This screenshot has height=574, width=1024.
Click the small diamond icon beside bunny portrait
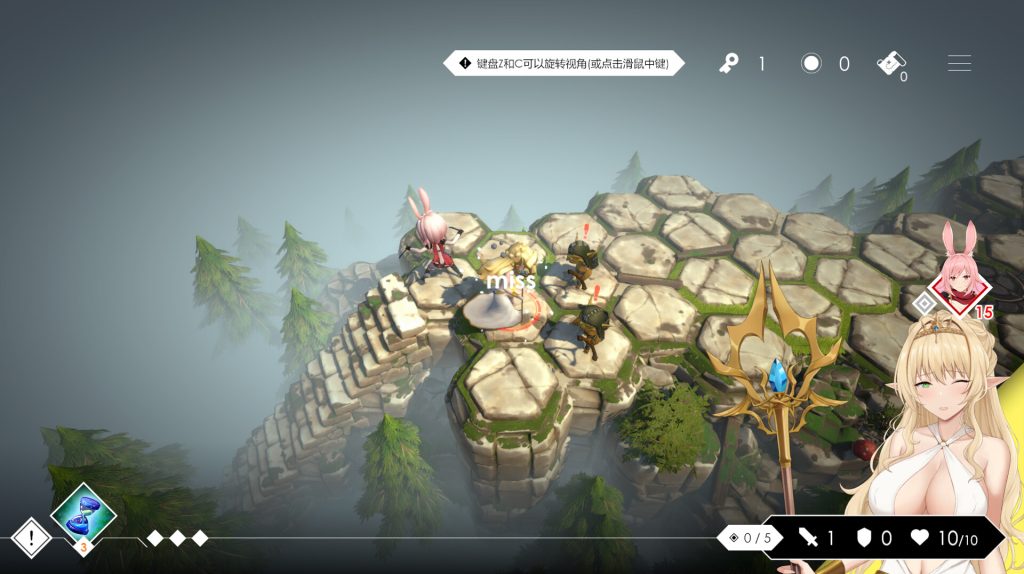click(925, 303)
